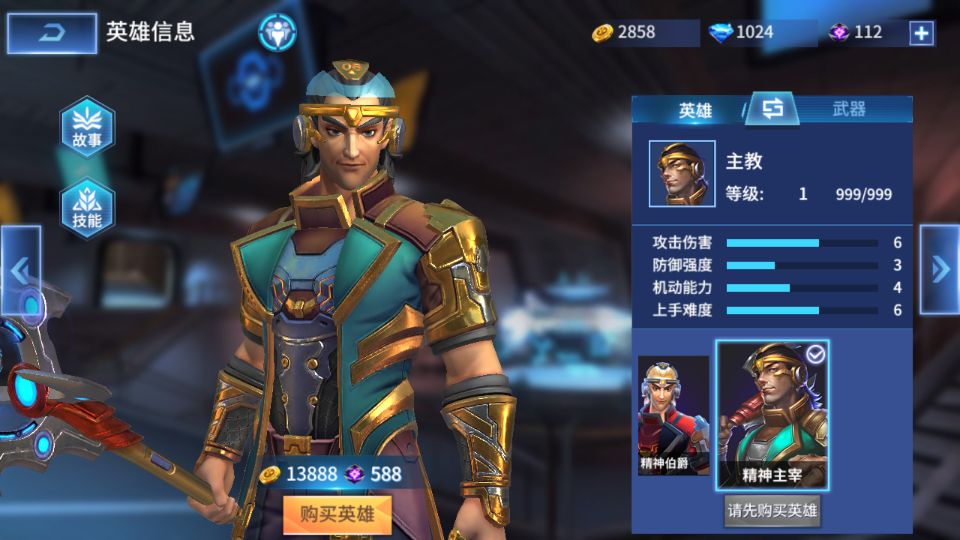Viewport: 960px width, 540px height.
Task: Add currency with the plus button
Action: point(921,33)
